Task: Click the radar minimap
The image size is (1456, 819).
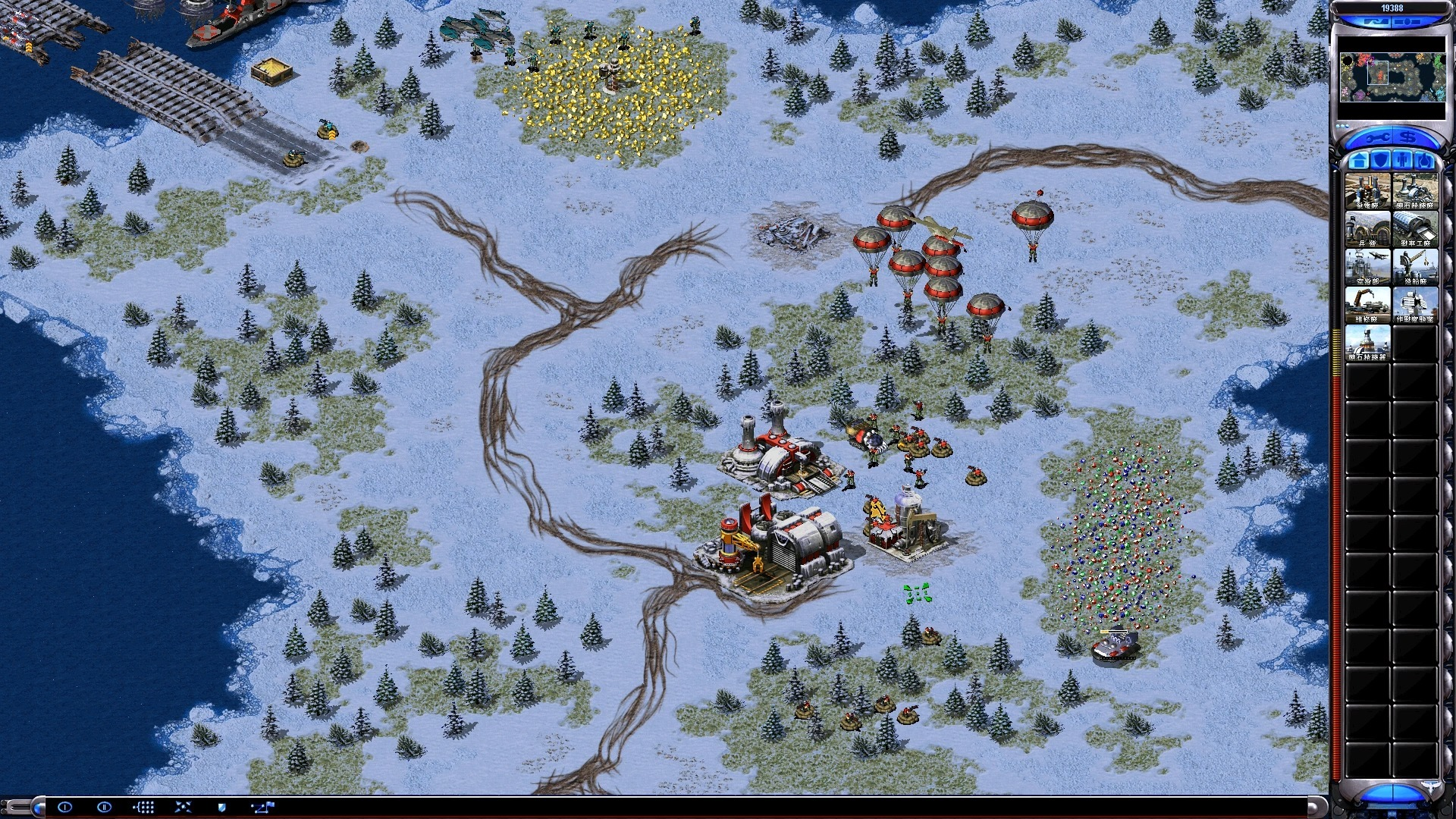Action: coord(1392,77)
